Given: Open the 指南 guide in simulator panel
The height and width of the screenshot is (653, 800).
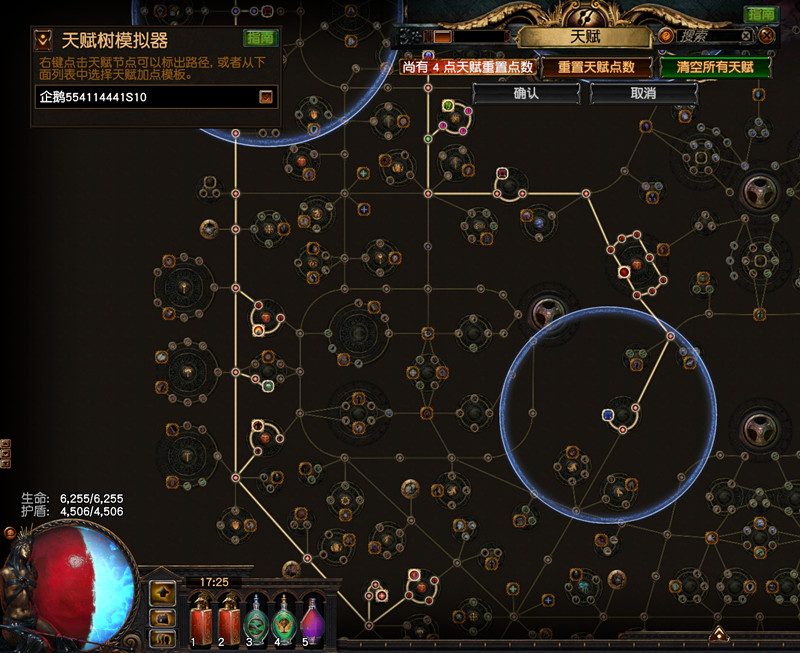Looking at the screenshot, I should pos(259,37).
